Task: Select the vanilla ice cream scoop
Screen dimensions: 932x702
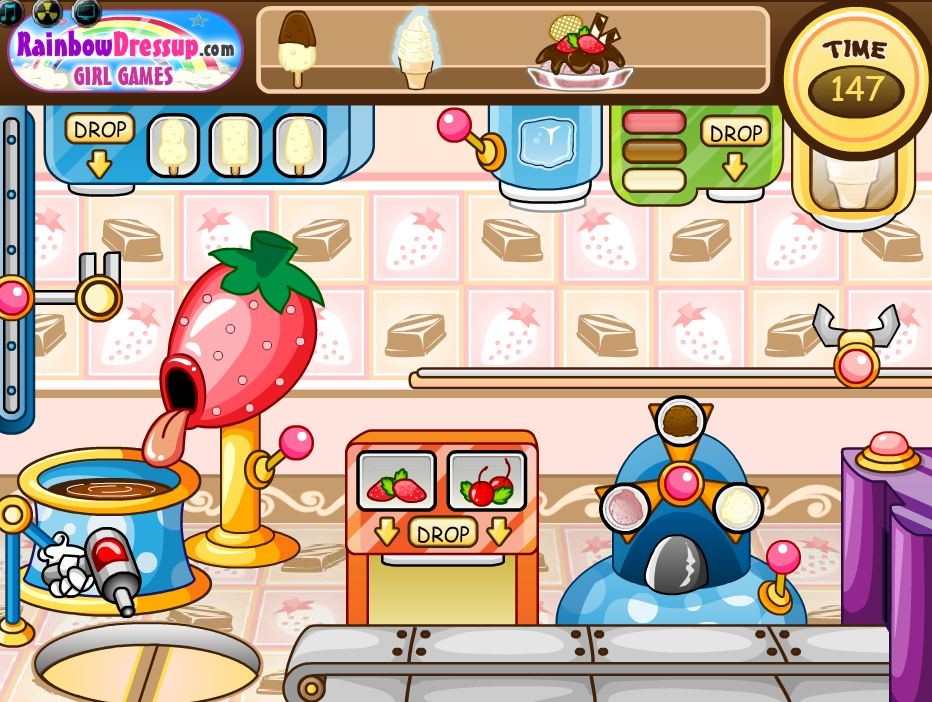Action: pos(738,507)
